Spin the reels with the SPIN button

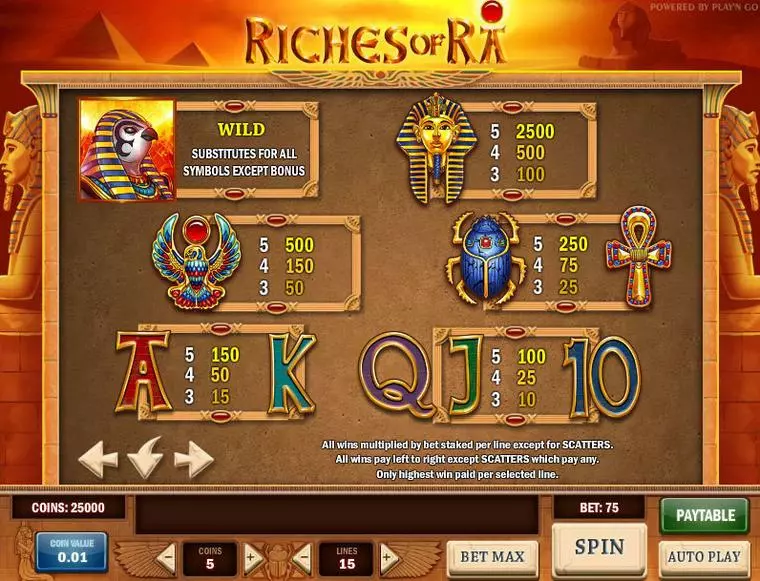coord(600,547)
